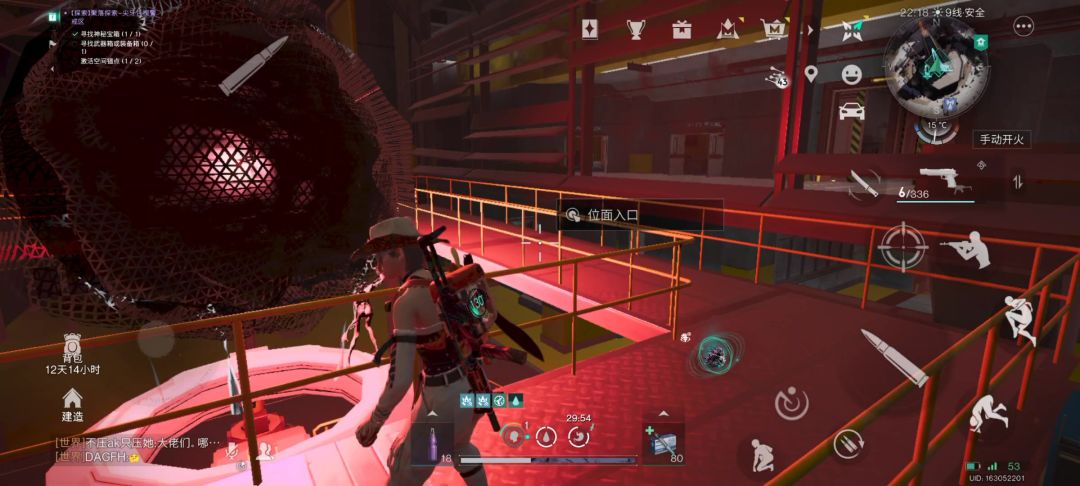Summon vehicle with the car icon
This screenshot has height=486, width=1080.
pyautogui.click(x=851, y=111)
